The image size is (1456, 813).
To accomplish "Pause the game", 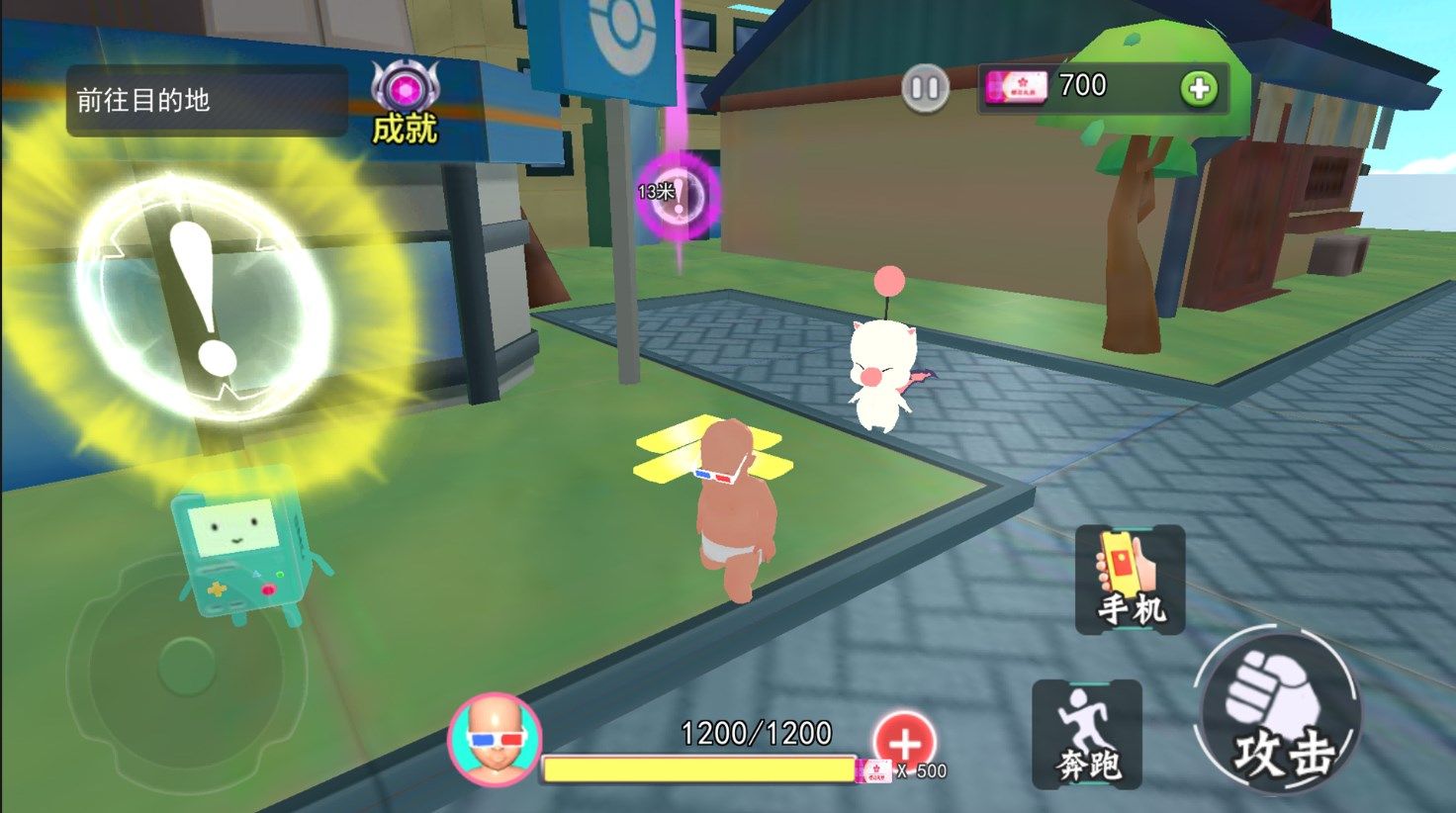I will [x=925, y=89].
